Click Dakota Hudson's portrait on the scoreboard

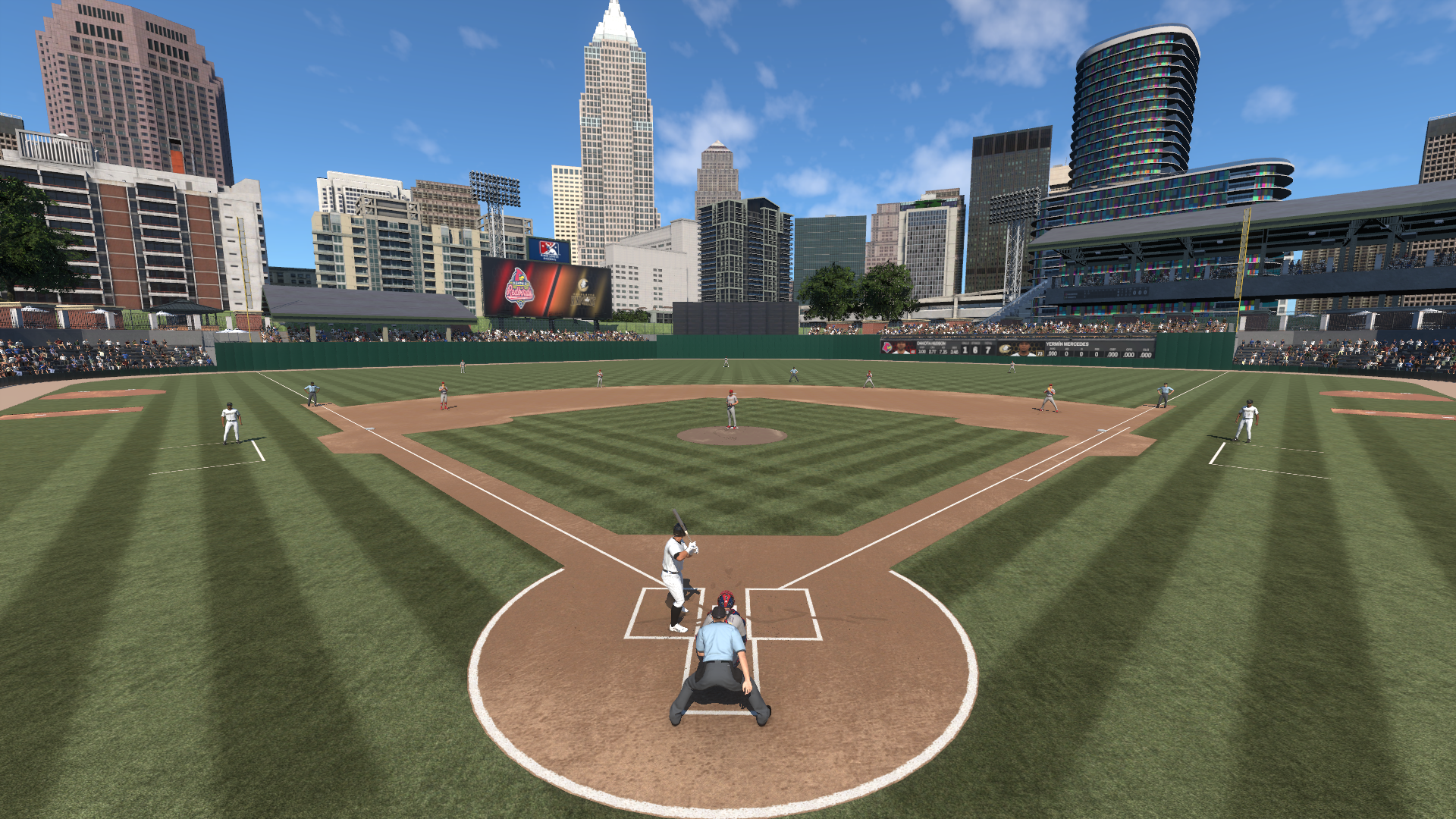coord(902,349)
